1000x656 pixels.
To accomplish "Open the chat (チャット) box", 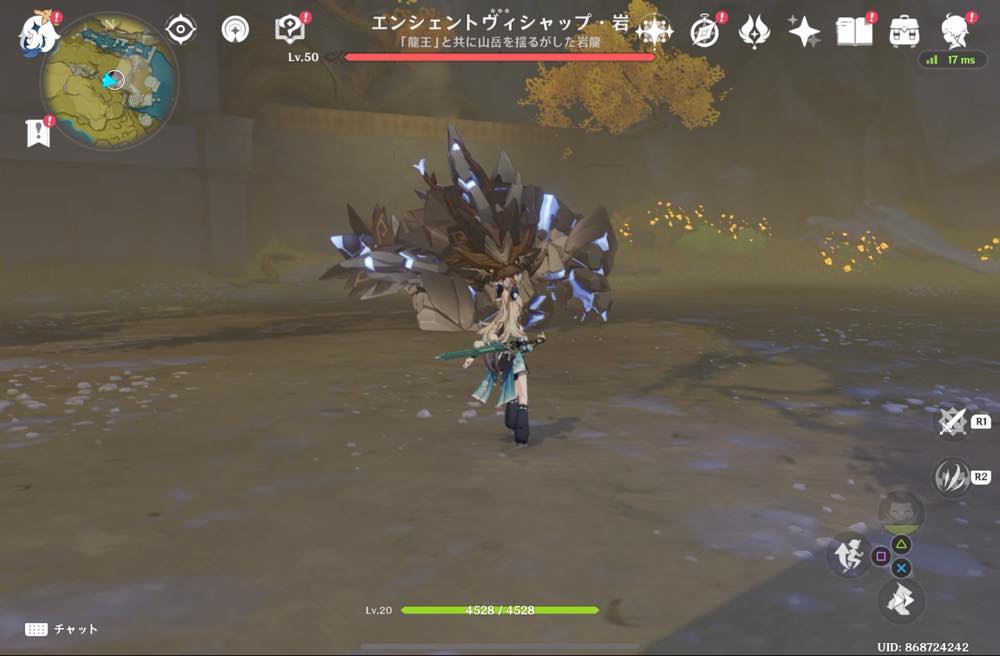I will (62, 629).
